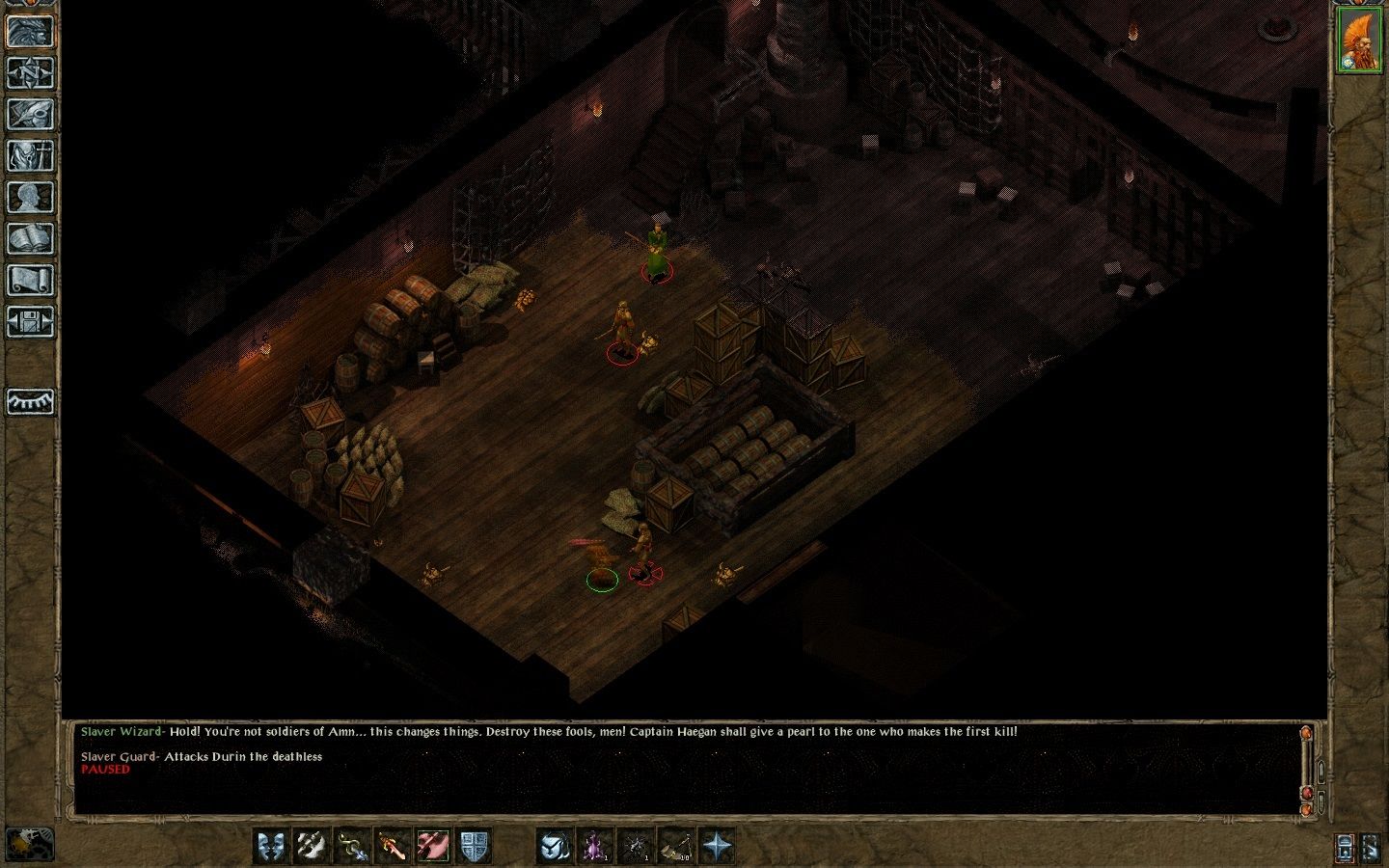Activate the twin masks talk action
Screen dimensions: 1389x868
coord(271,846)
